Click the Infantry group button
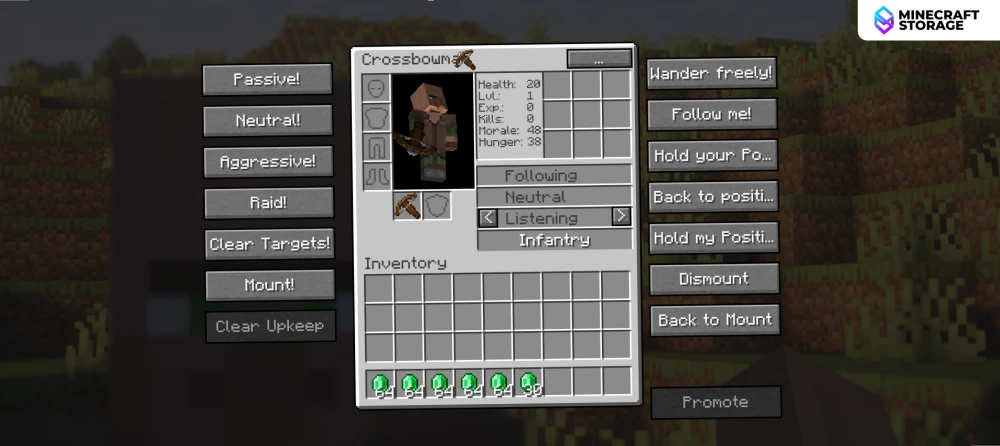 tap(554, 240)
